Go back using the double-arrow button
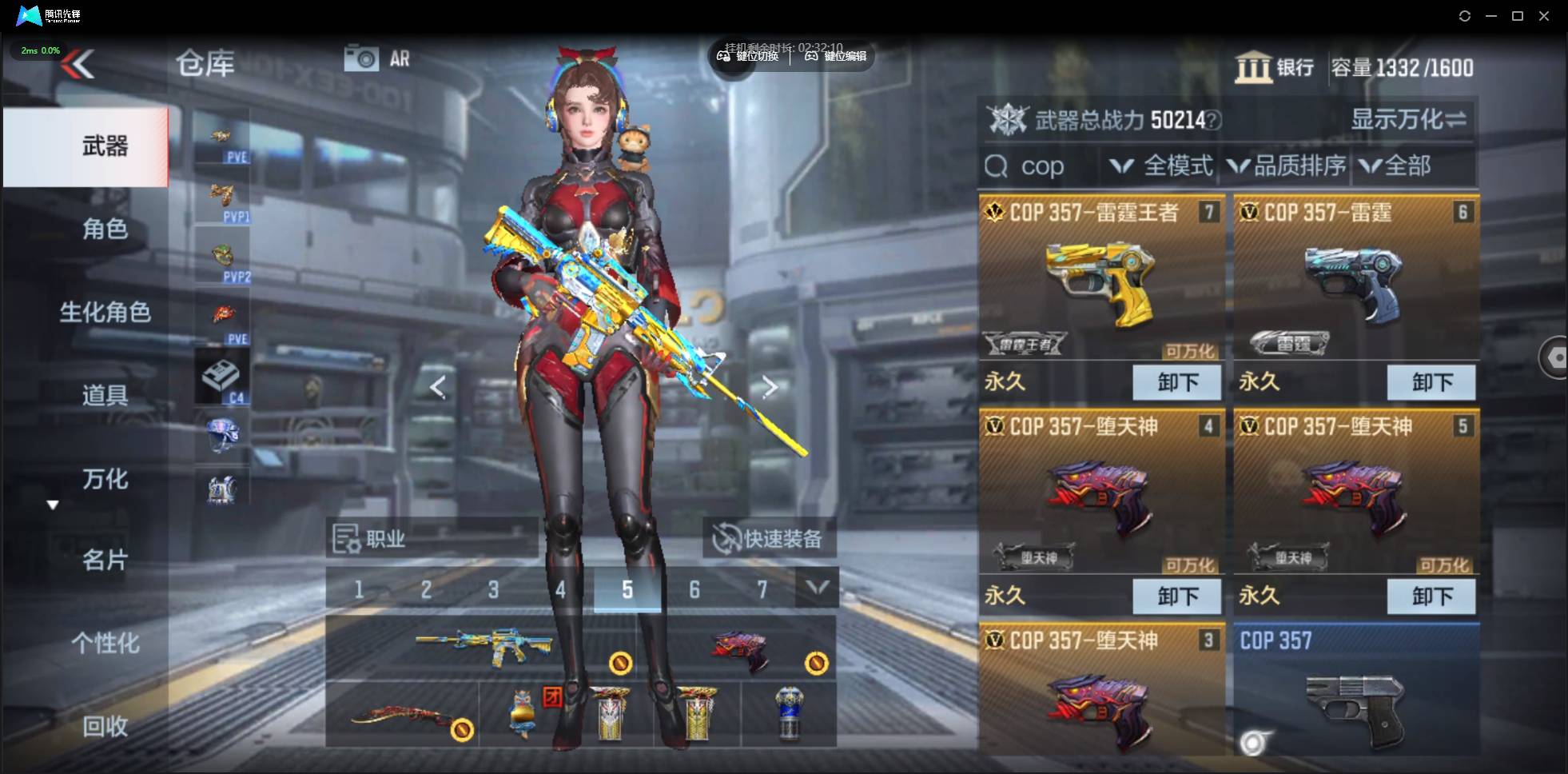This screenshot has width=1568, height=774. pos(78,65)
